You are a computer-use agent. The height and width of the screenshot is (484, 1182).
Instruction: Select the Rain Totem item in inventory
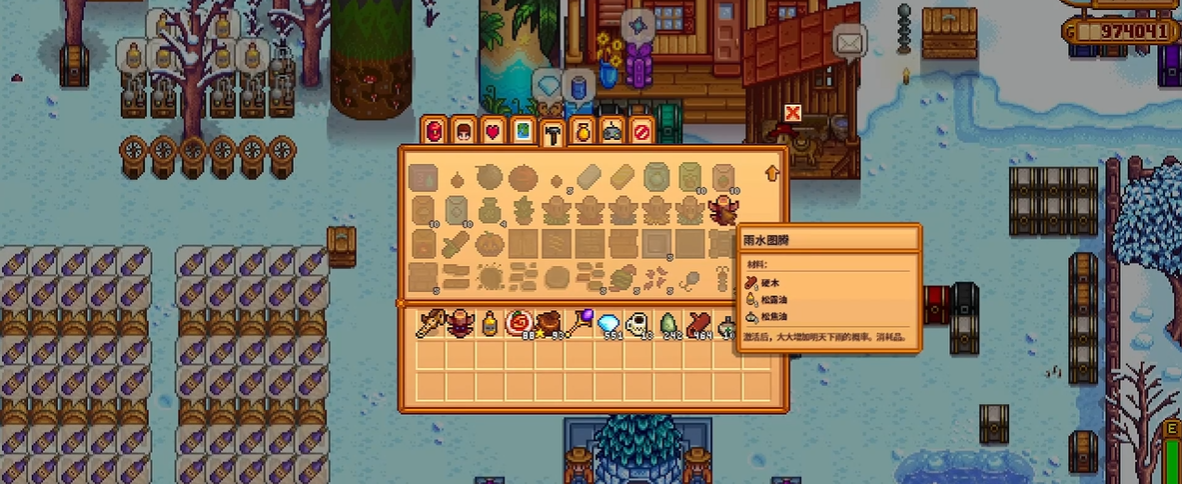pyautogui.click(x=460, y=324)
